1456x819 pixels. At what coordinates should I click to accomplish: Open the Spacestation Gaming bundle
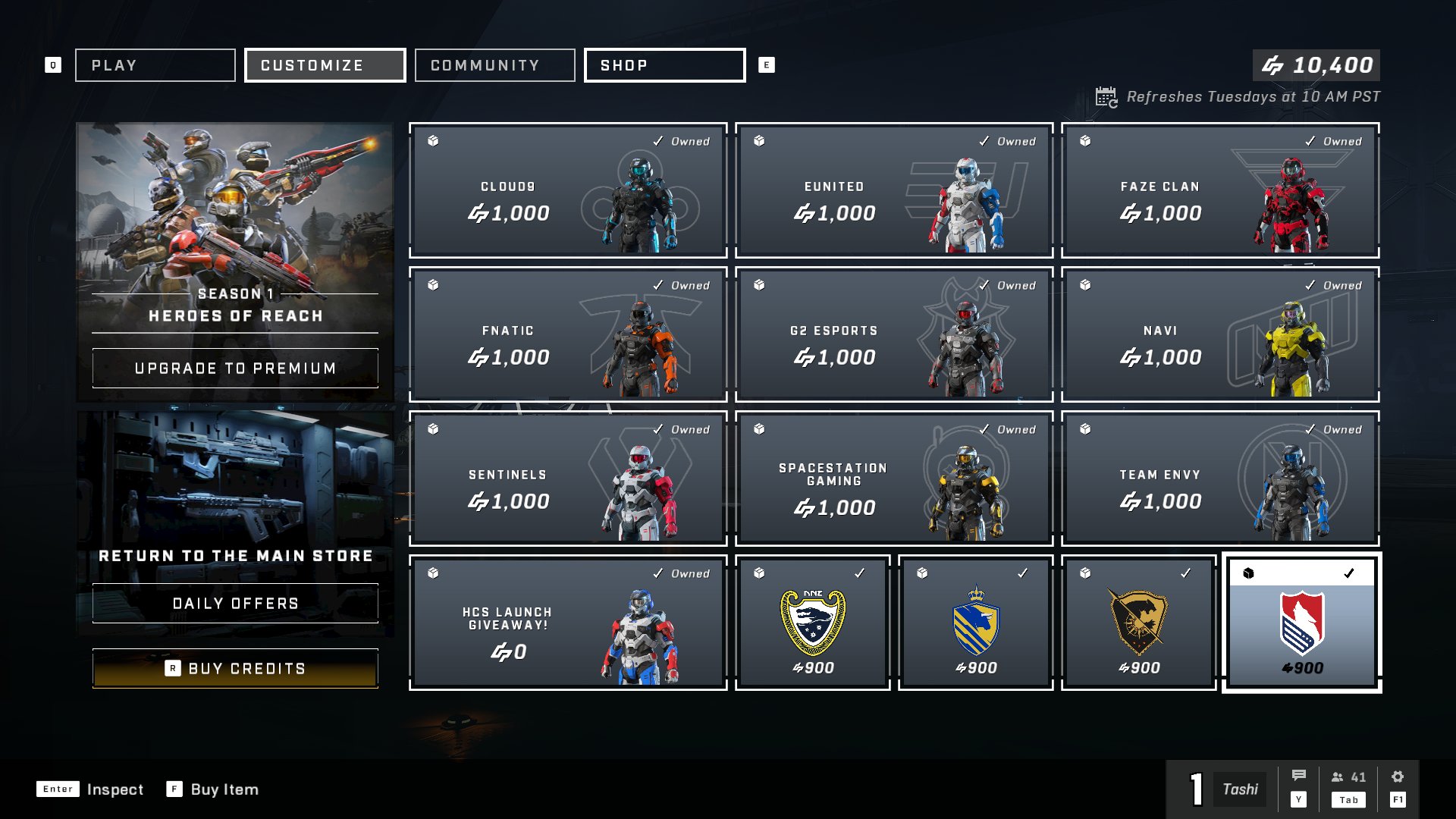click(x=894, y=479)
